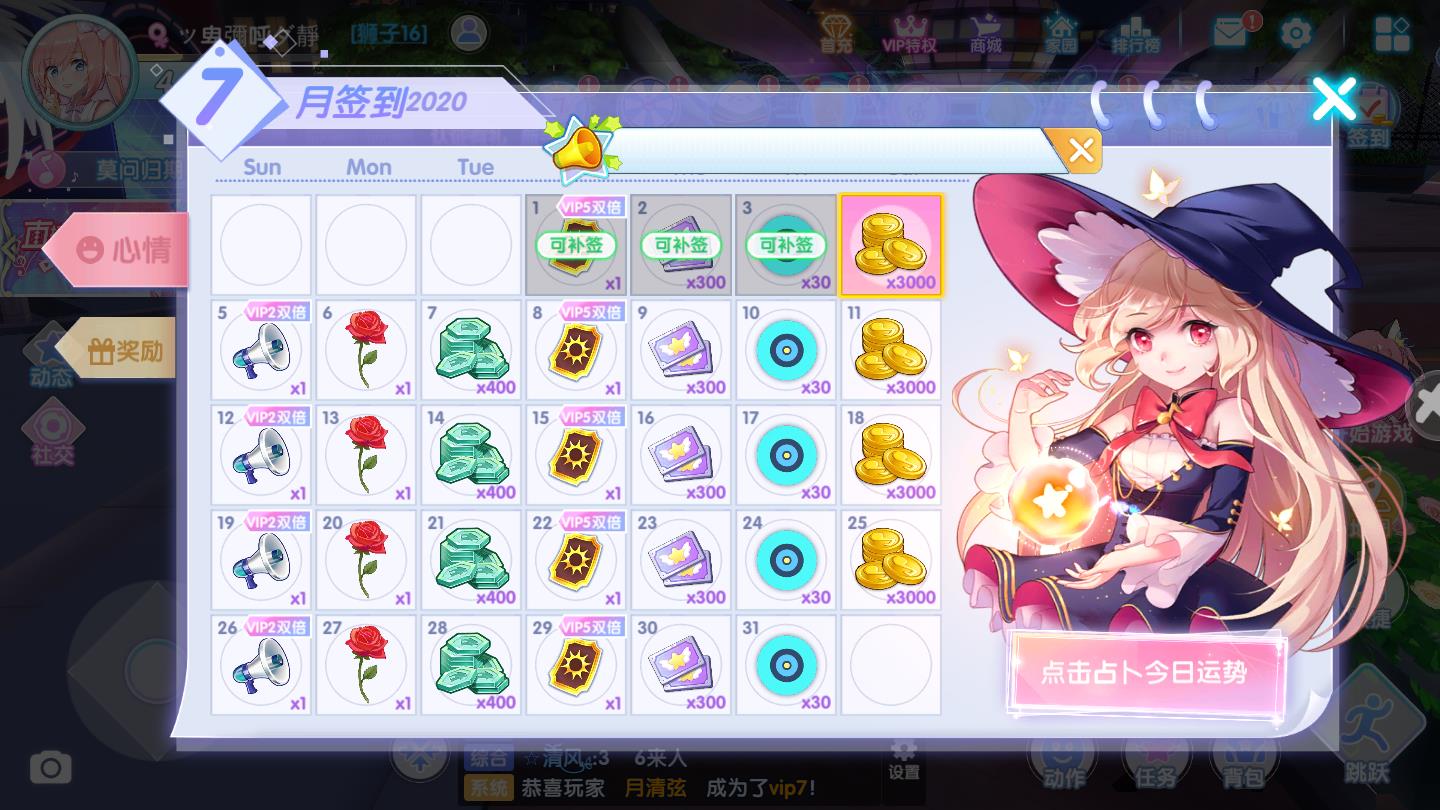Visit the 家园 home screen
The width and height of the screenshot is (1440, 810).
1062,33
